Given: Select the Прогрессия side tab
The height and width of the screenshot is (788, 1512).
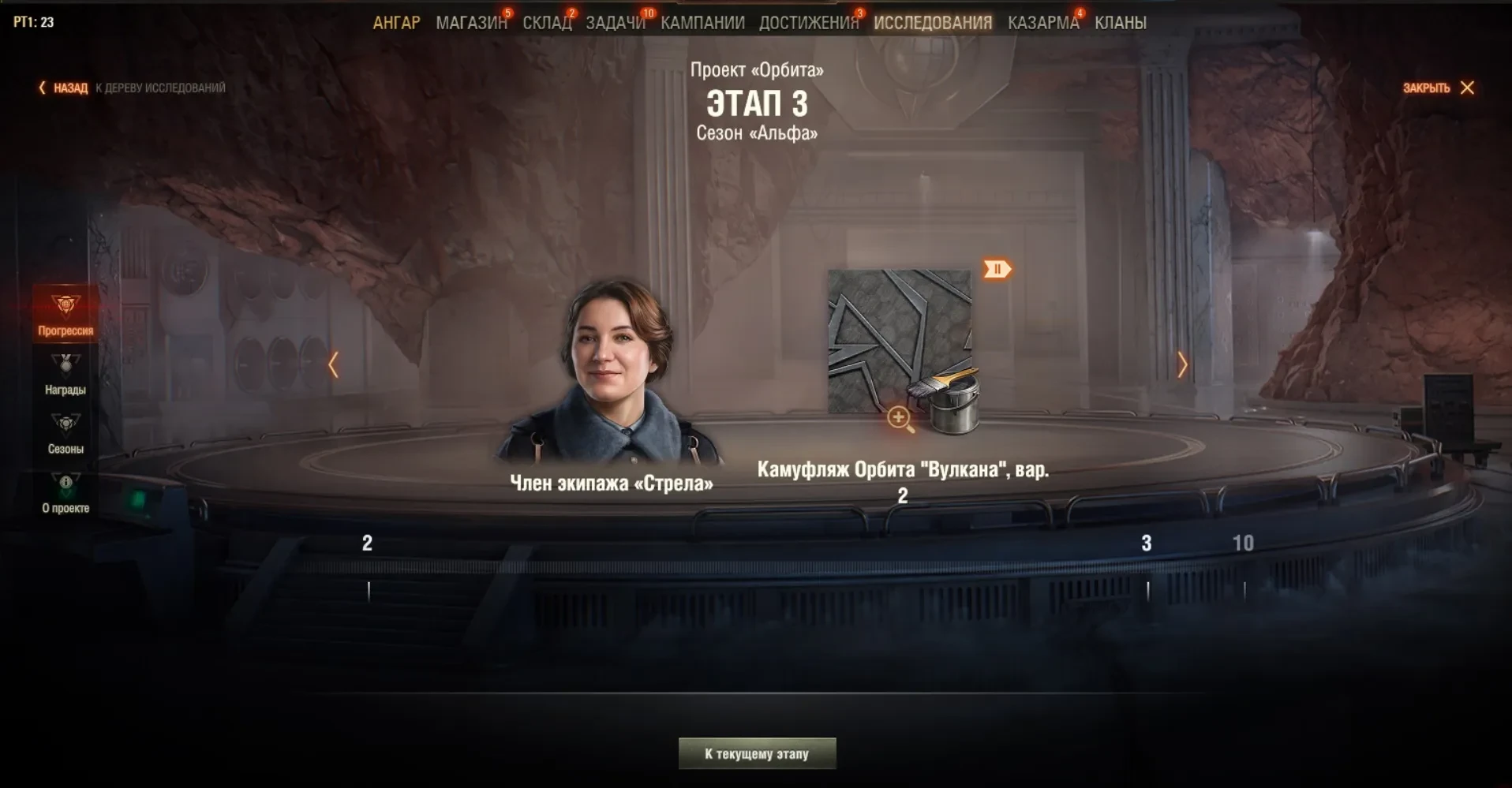Looking at the screenshot, I should point(65,314).
